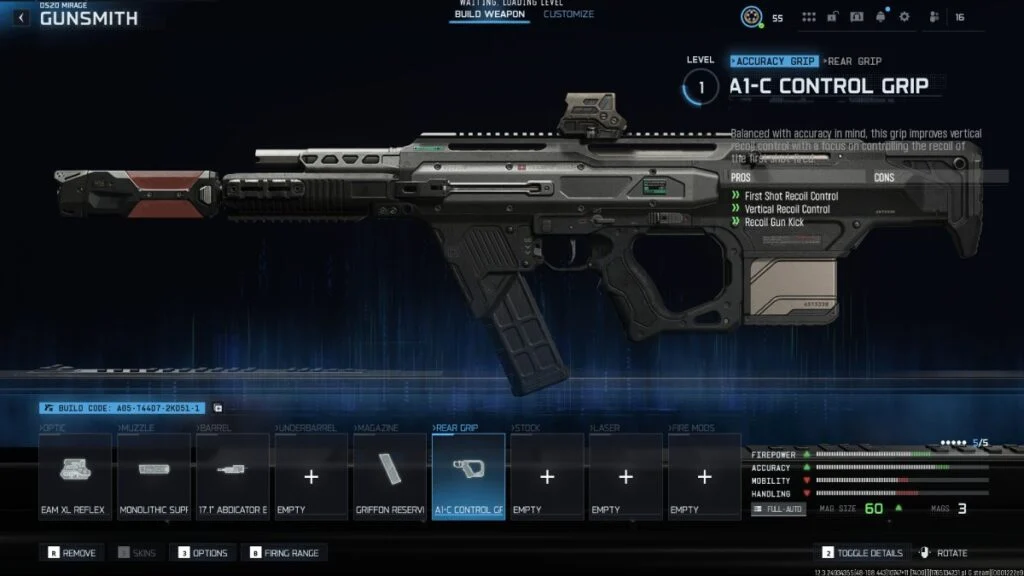Add an attachment to the empty Laser slot
Viewport: 1024px width, 576px height.
625,476
